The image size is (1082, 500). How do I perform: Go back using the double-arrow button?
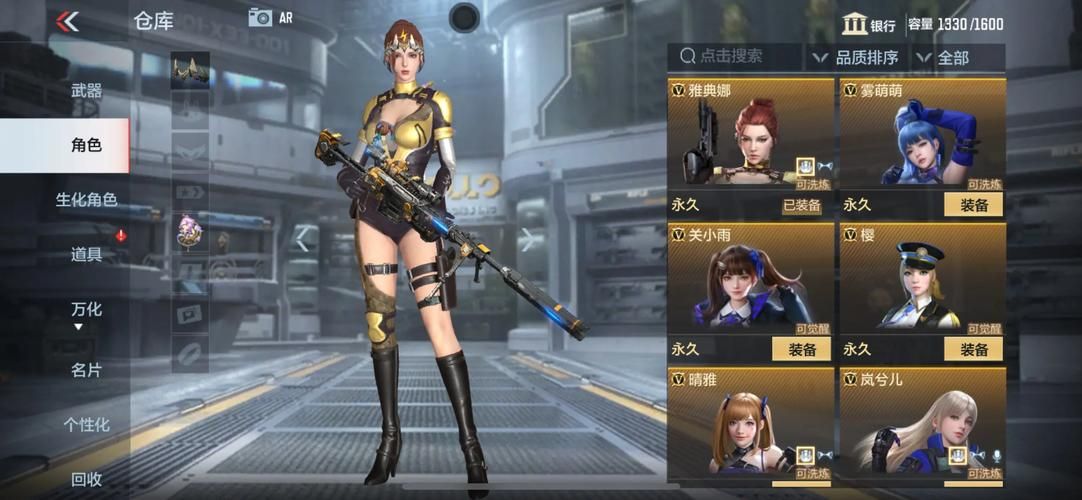click(x=67, y=21)
